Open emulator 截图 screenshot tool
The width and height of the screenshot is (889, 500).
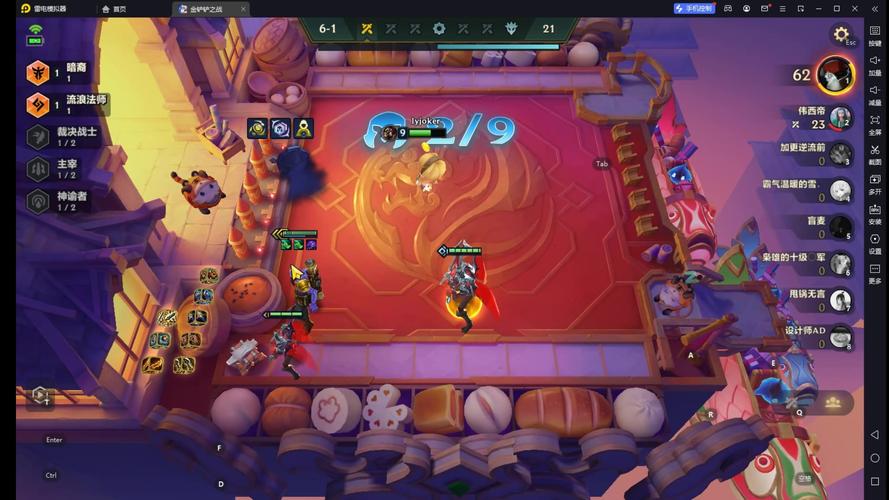875,152
